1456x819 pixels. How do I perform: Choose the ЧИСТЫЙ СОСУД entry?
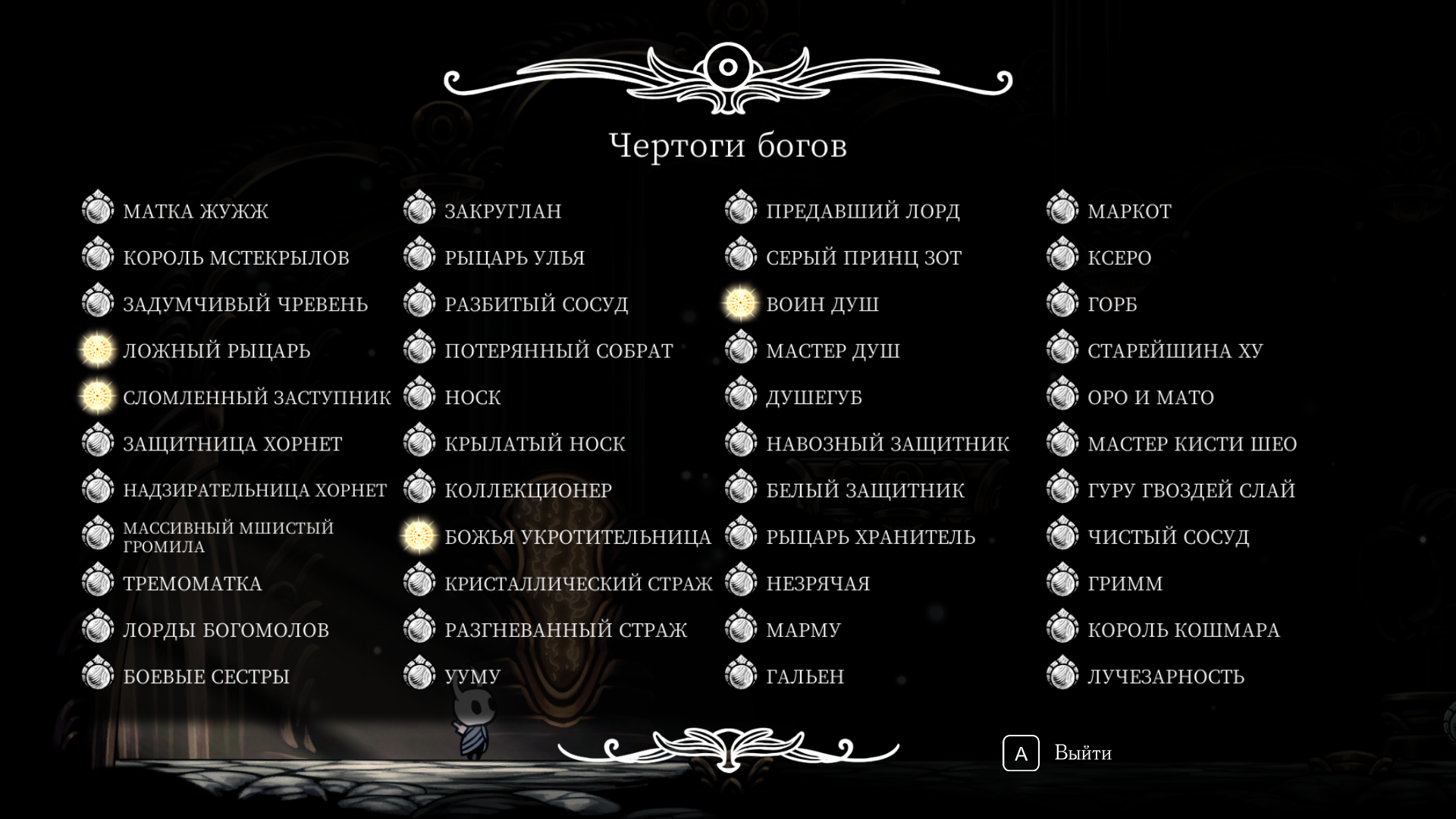1168,537
